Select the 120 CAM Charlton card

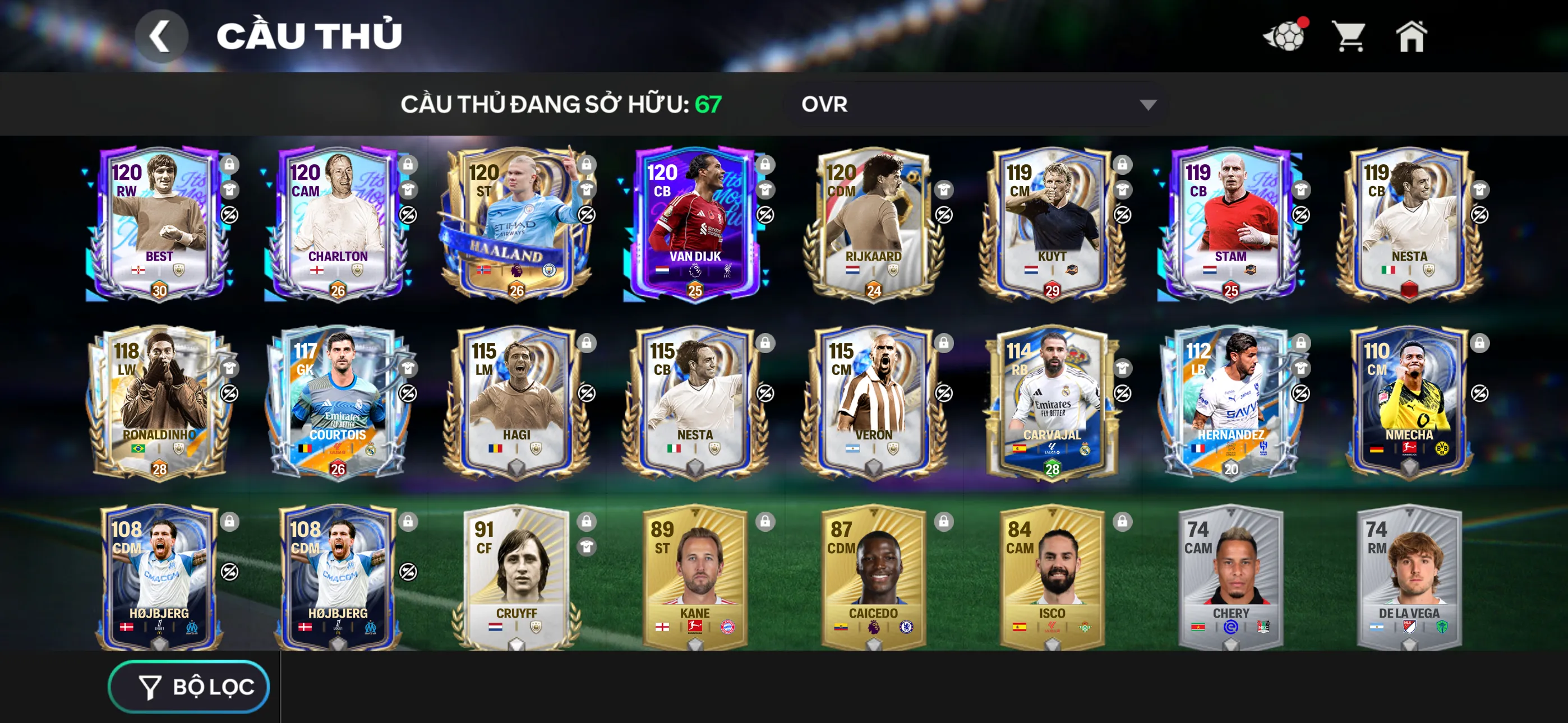(x=337, y=223)
